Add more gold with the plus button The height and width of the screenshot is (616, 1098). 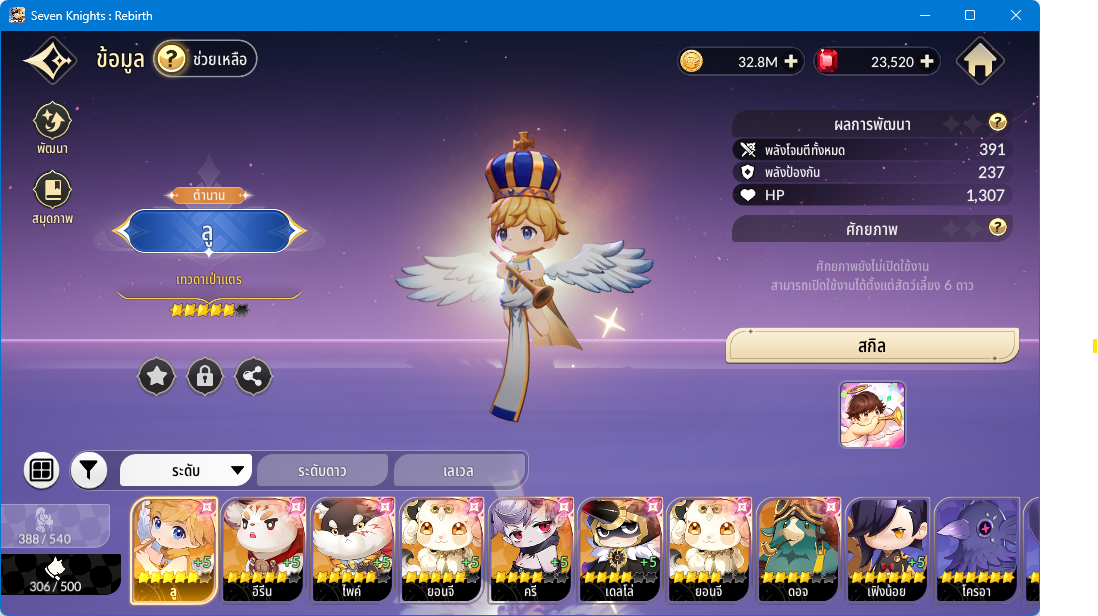pyautogui.click(x=791, y=62)
